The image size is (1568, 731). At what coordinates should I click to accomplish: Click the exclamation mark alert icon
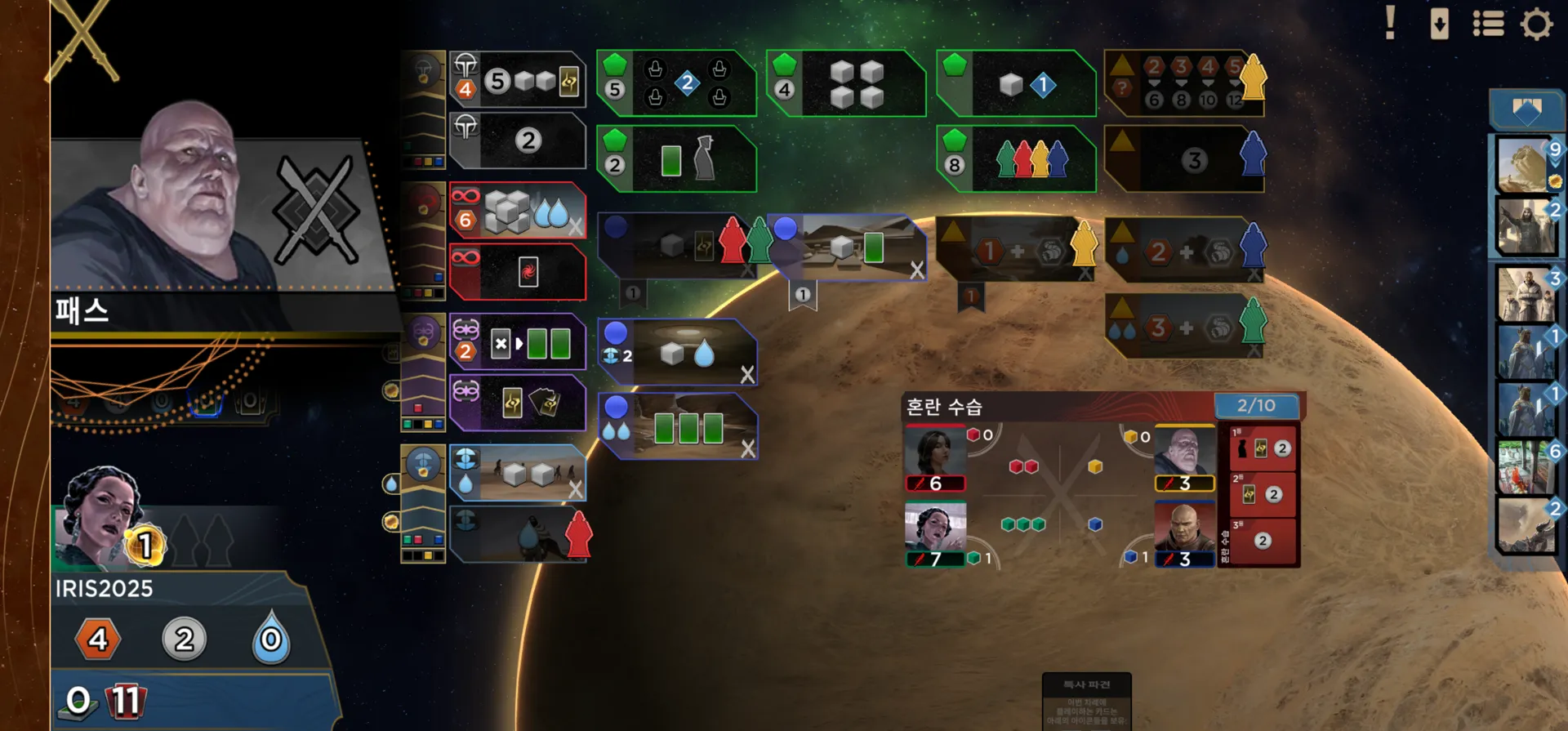[x=1390, y=23]
